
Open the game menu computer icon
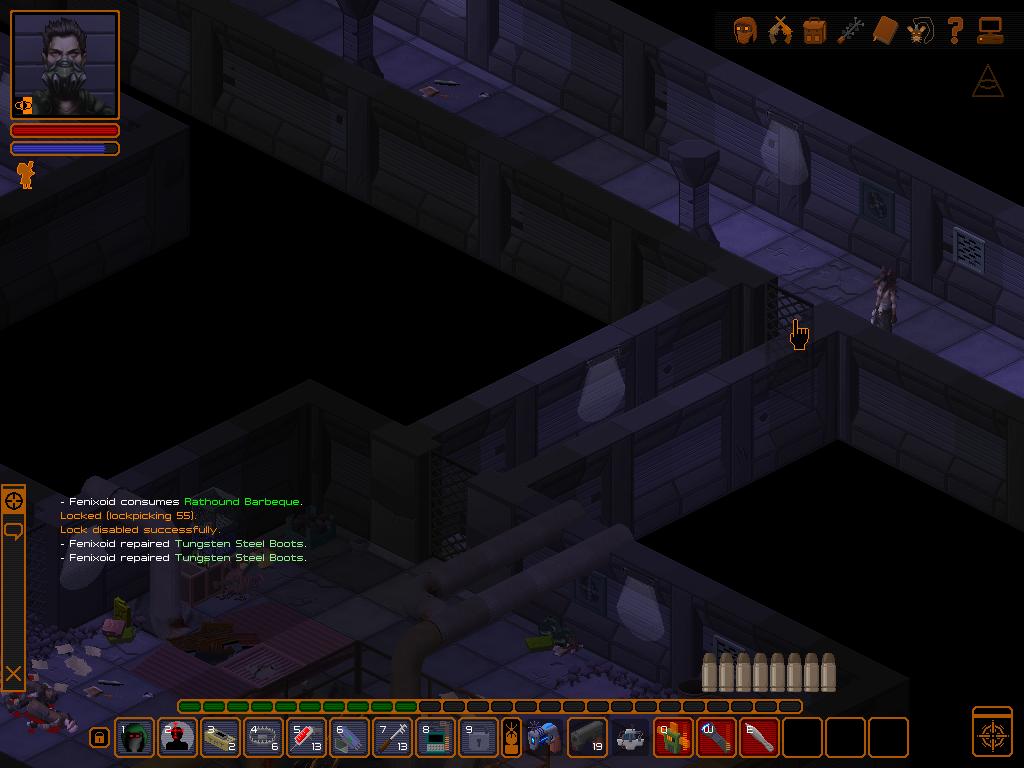point(990,30)
